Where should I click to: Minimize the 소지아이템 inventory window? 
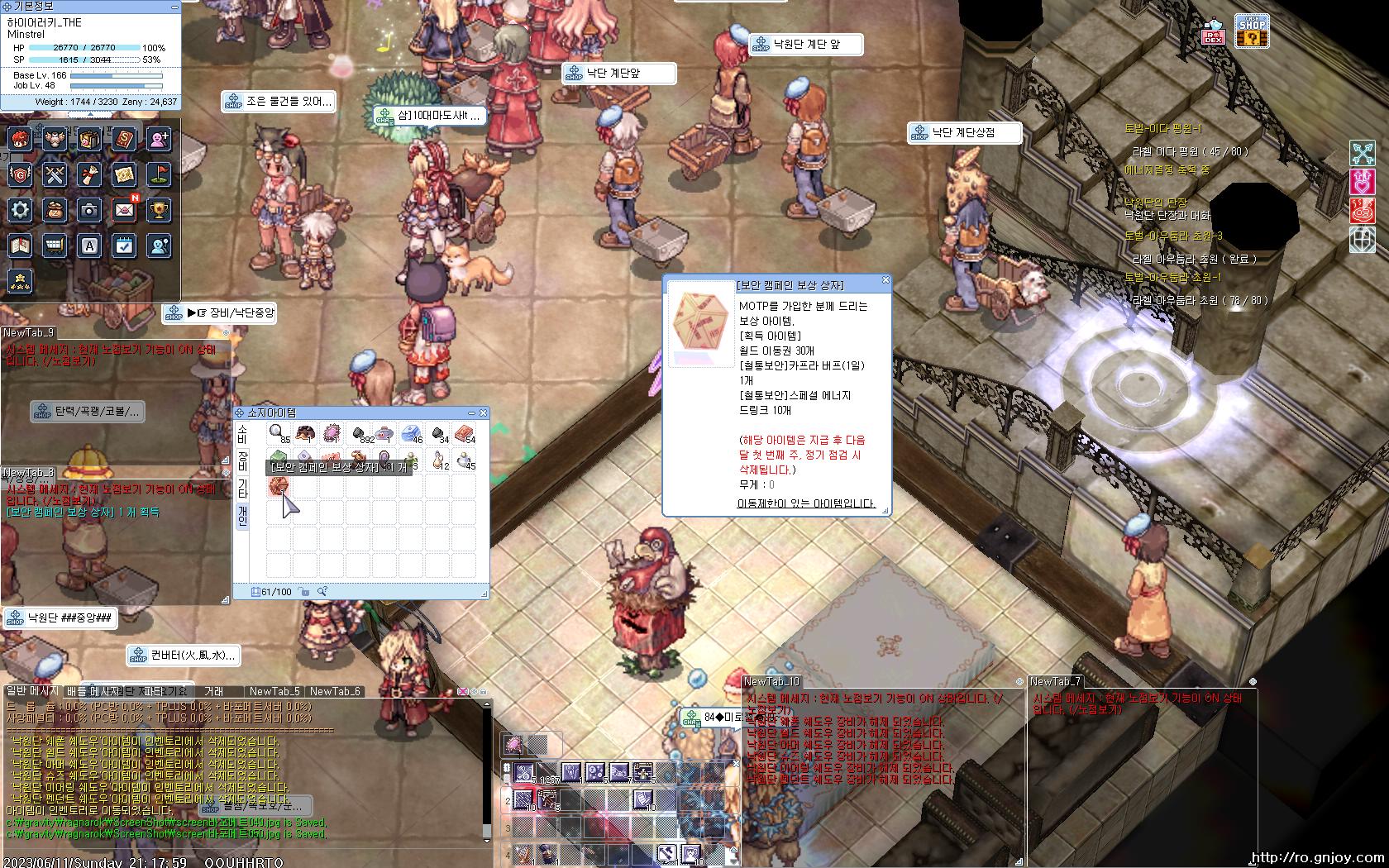[472, 413]
